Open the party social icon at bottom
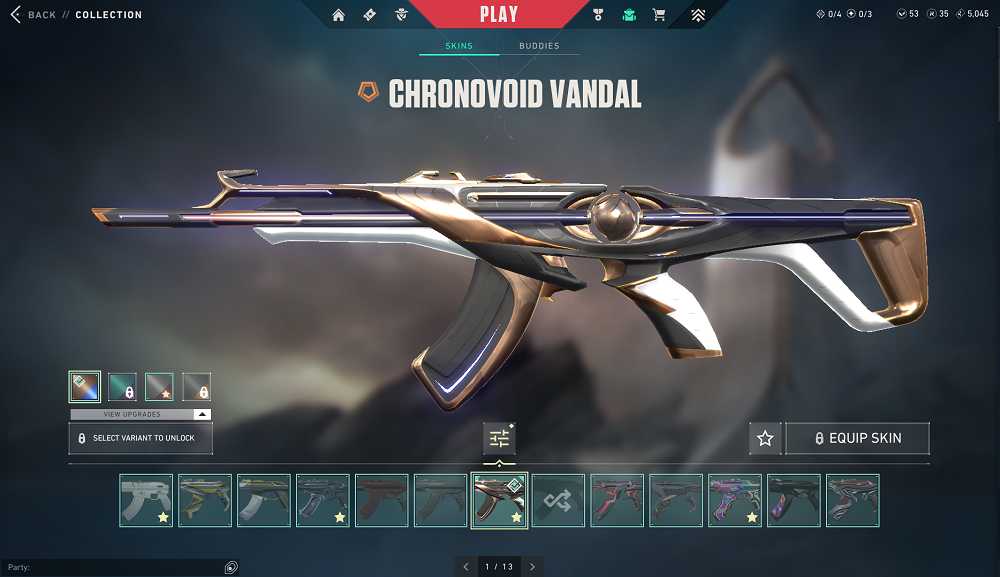Screen dimensions: 1000x577 (x=231, y=567)
